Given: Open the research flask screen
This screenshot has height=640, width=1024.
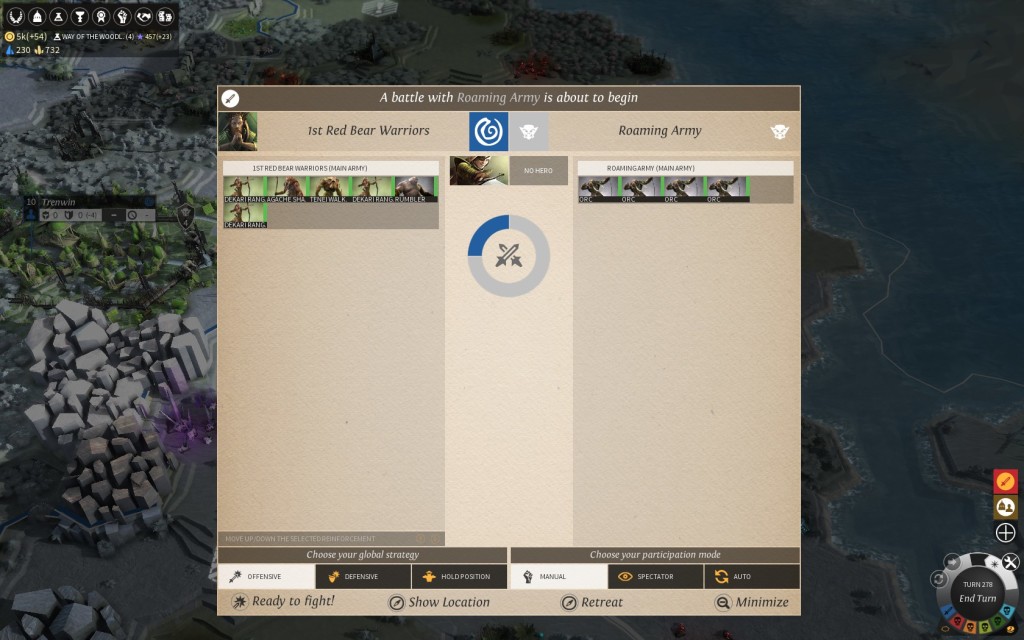Looking at the screenshot, I should click(x=57, y=17).
